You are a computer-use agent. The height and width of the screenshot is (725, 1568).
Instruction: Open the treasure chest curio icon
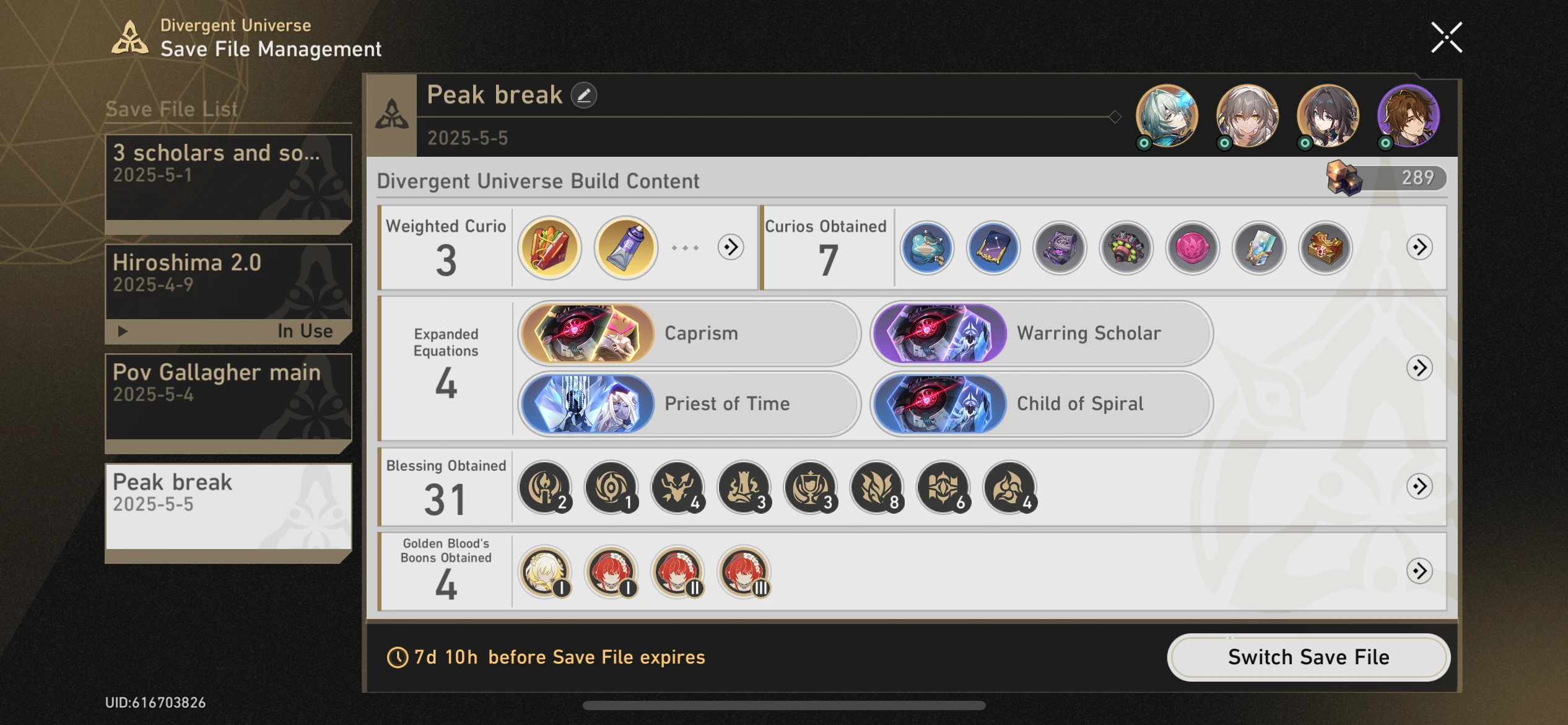coord(1326,248)
